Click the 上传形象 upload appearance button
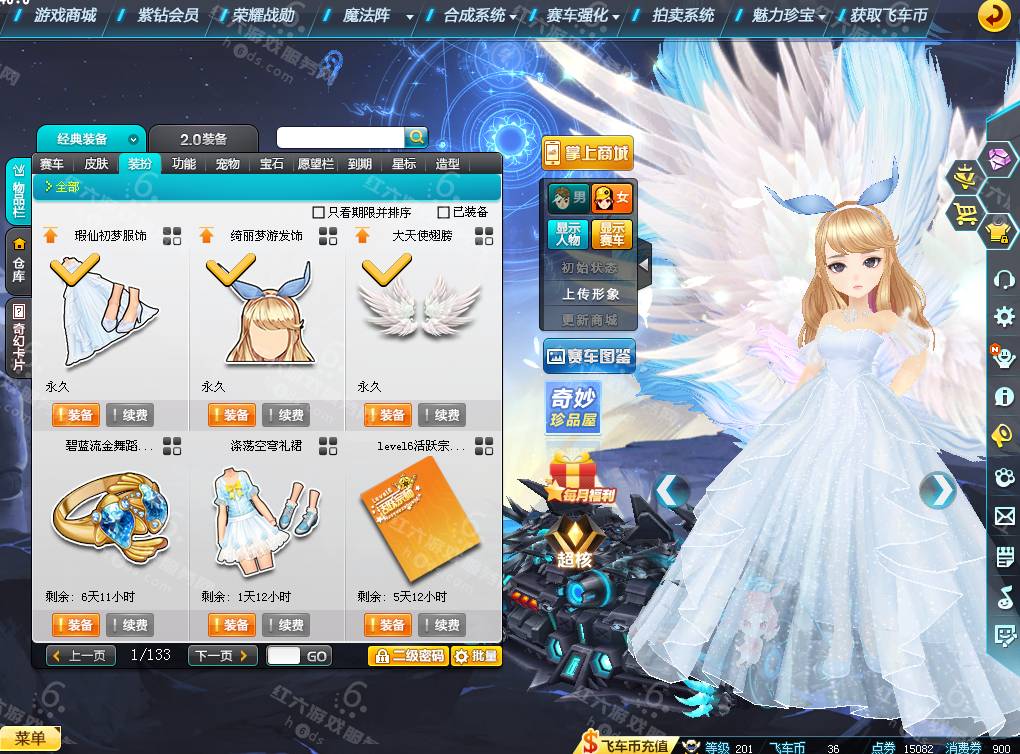 [590, 294]
